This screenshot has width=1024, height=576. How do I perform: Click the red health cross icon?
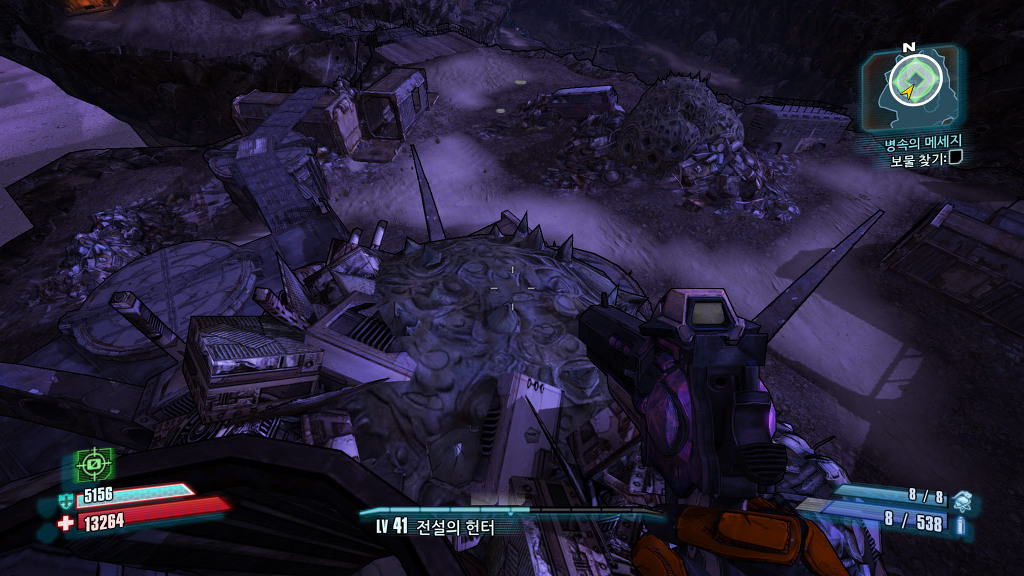66,522
